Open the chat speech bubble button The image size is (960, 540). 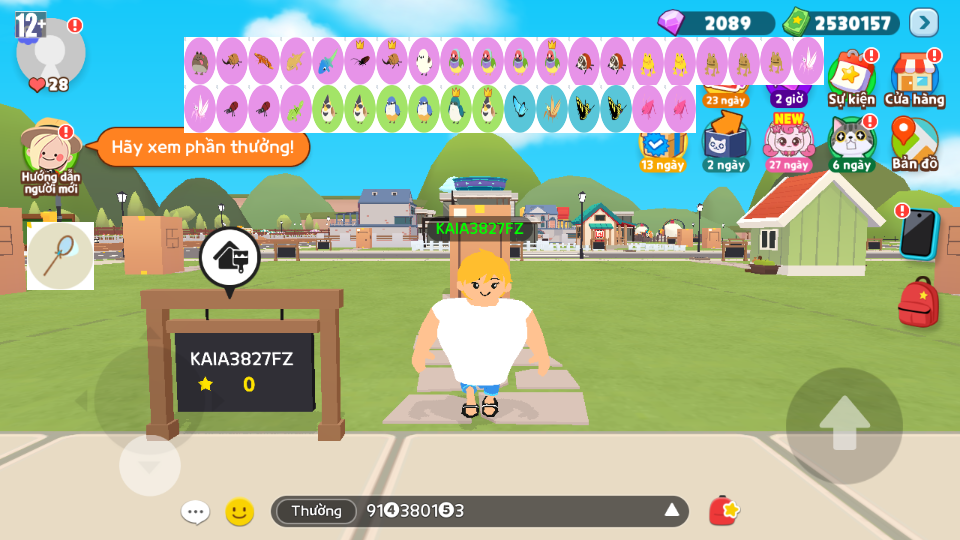[195, 512]
